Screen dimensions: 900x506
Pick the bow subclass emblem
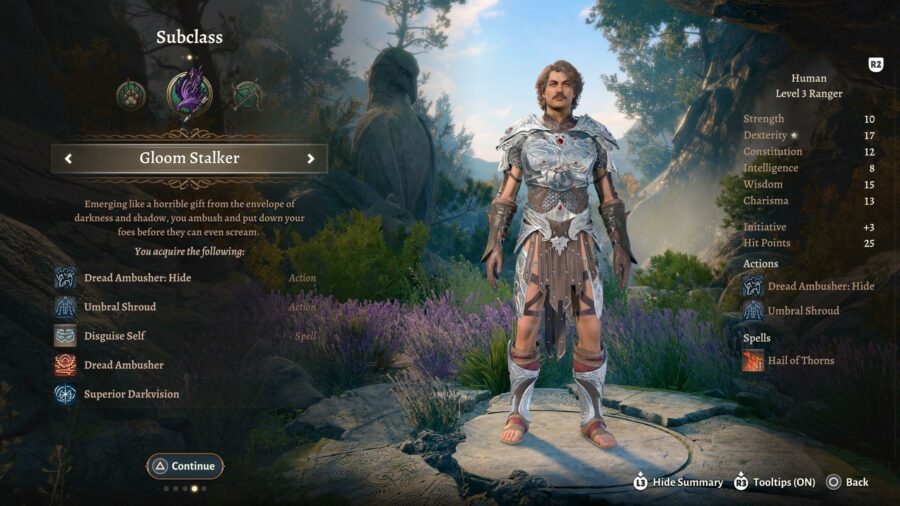[x=247, y=95]
